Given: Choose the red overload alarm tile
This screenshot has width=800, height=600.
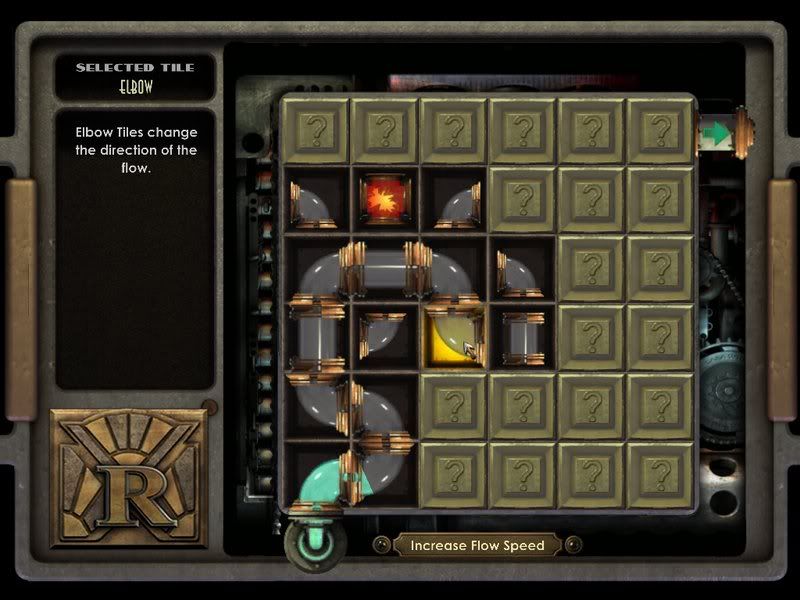Looking at the screenshot, I should 384,197.
